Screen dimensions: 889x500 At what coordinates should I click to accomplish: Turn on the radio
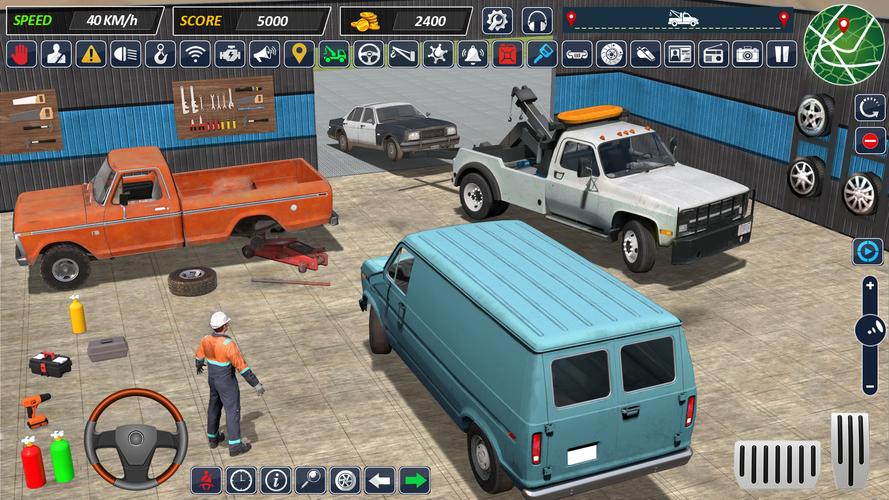tap(713, 54)
